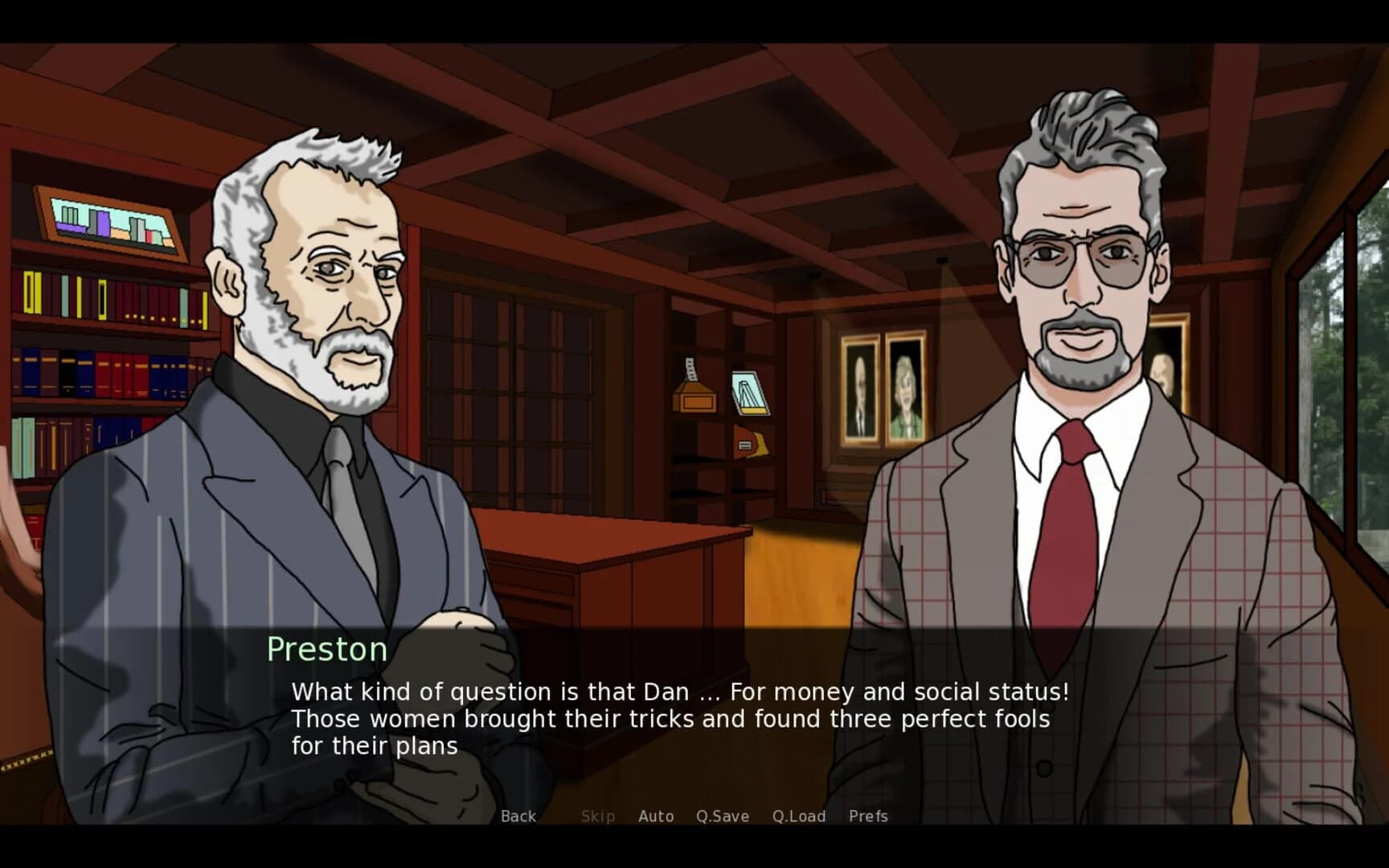This screenshot has width=1389, height=868.
Task: Activate Skip mode from the quick menu
Action: point(597,816)
